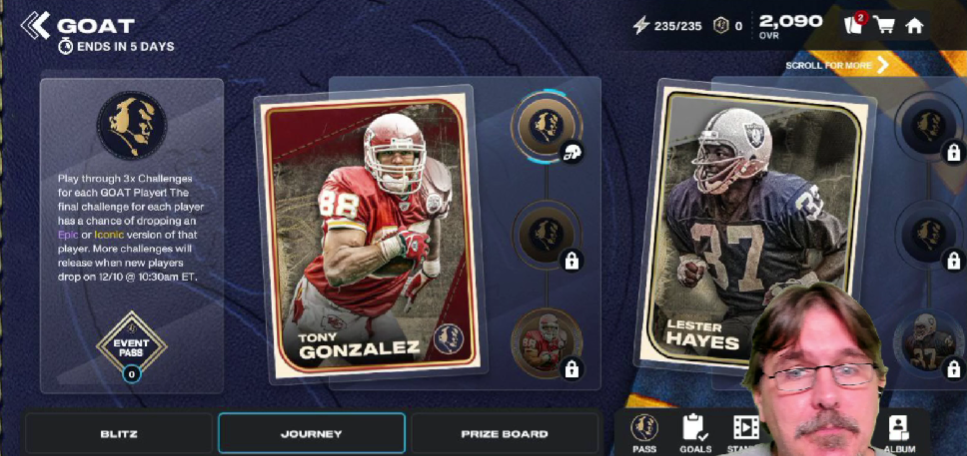Open the Goals clipboard
Image resolution: width=967 pixels, height=456 pixels.
tap(695, 432)
